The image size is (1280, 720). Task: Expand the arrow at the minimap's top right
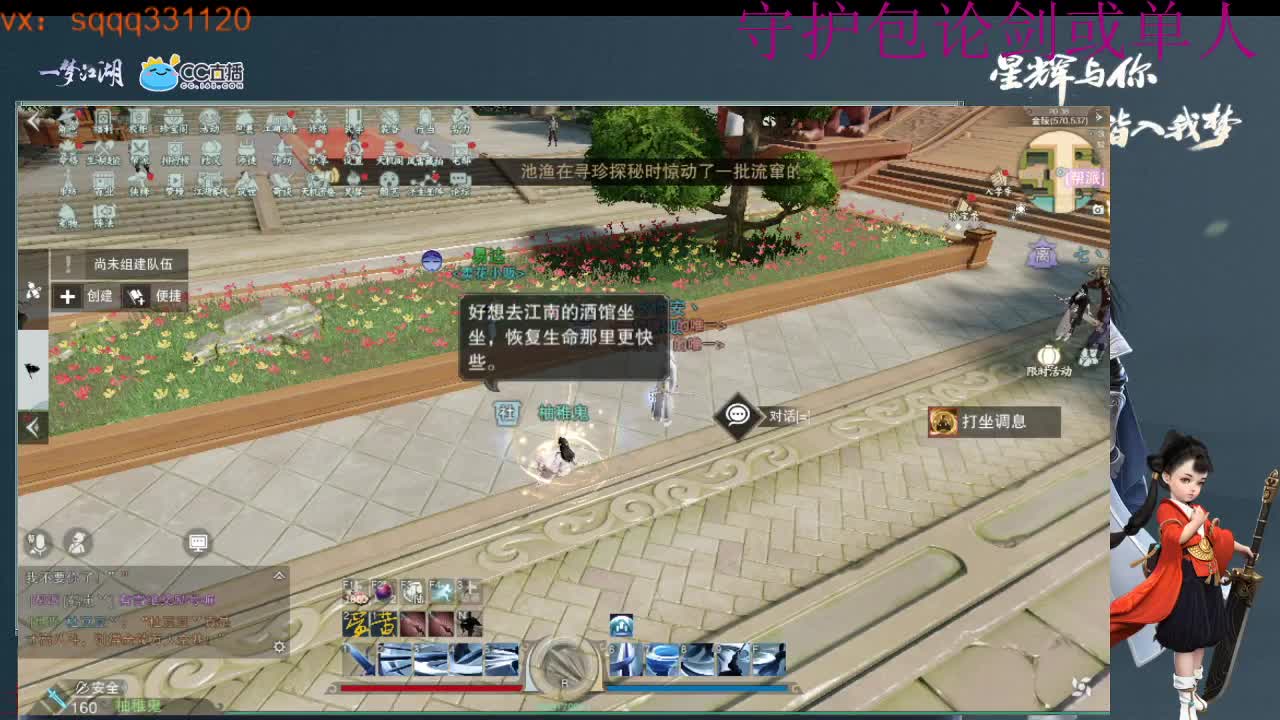point(1099,116)
